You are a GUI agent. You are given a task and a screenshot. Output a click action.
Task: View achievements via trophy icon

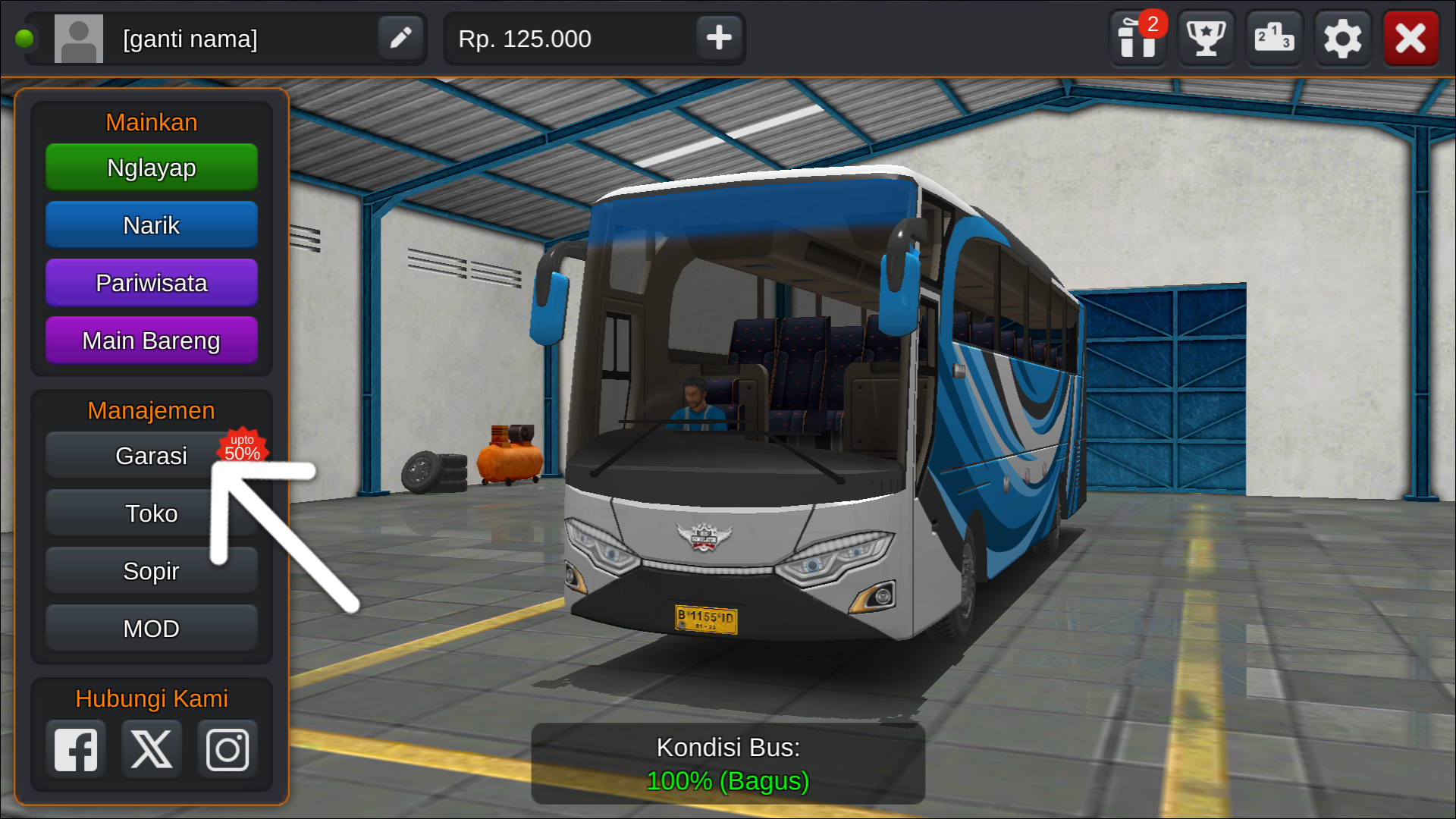(1205, 38)
